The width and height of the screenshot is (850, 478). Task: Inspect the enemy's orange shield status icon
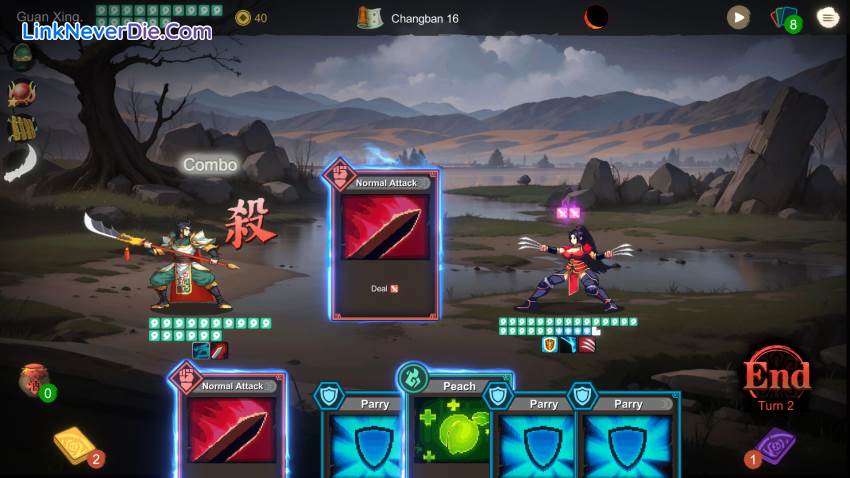click(549, 344)
